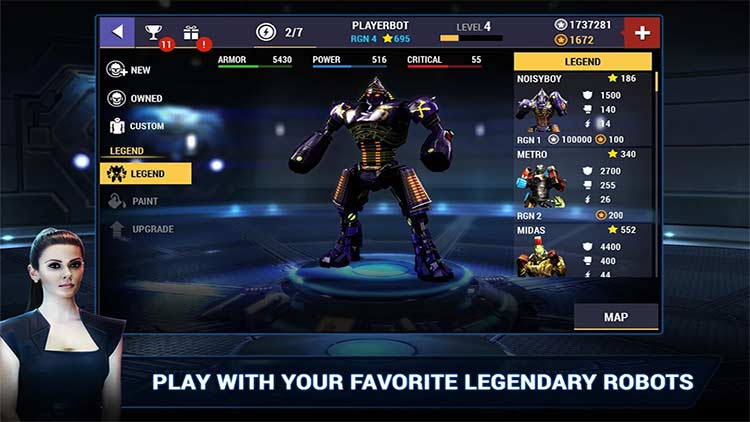
Task: Go back with the purple arrow button
Action: click(117, 31)
